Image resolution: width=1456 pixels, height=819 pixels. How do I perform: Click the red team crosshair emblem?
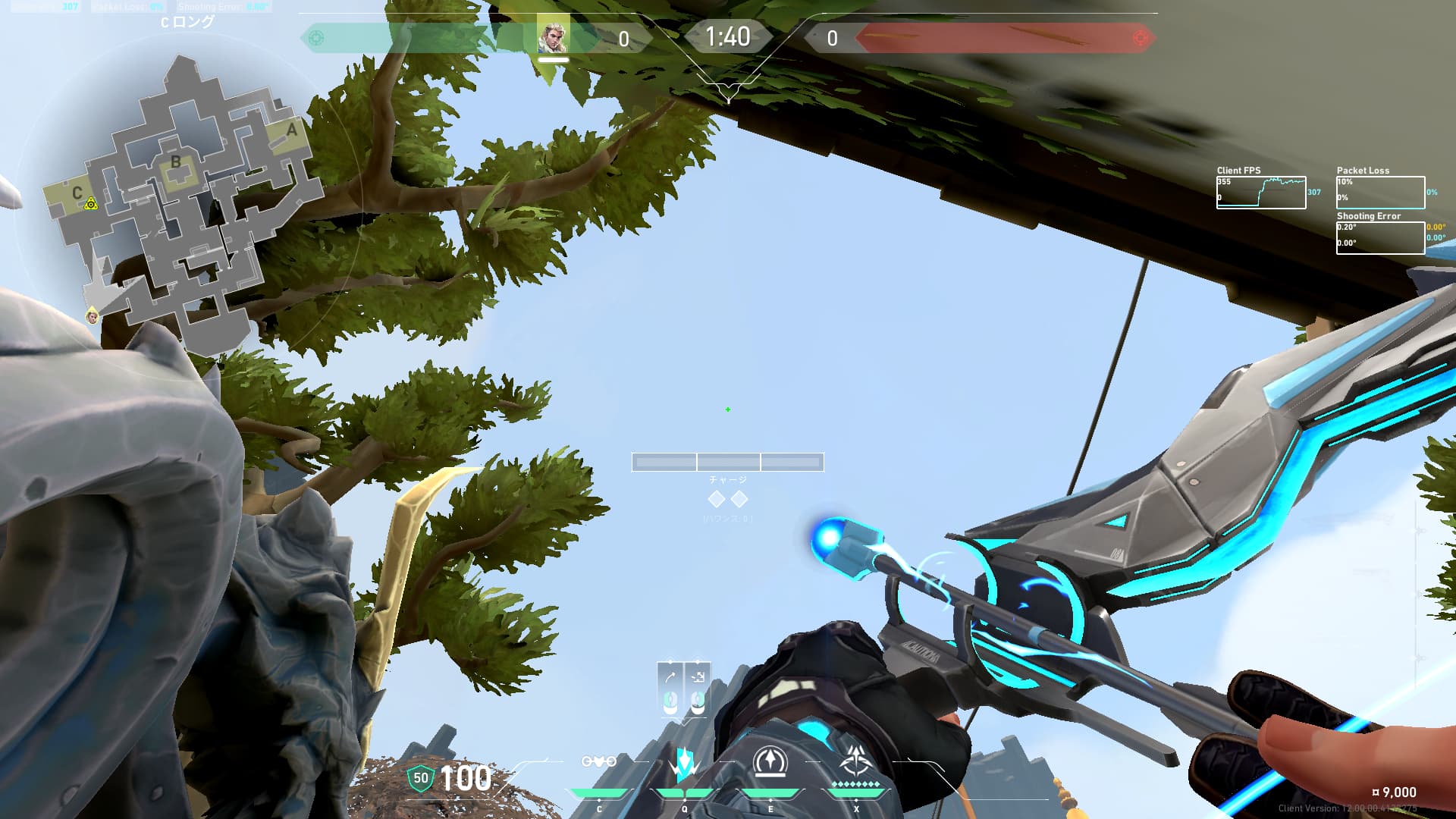[x=1139, y=38]
